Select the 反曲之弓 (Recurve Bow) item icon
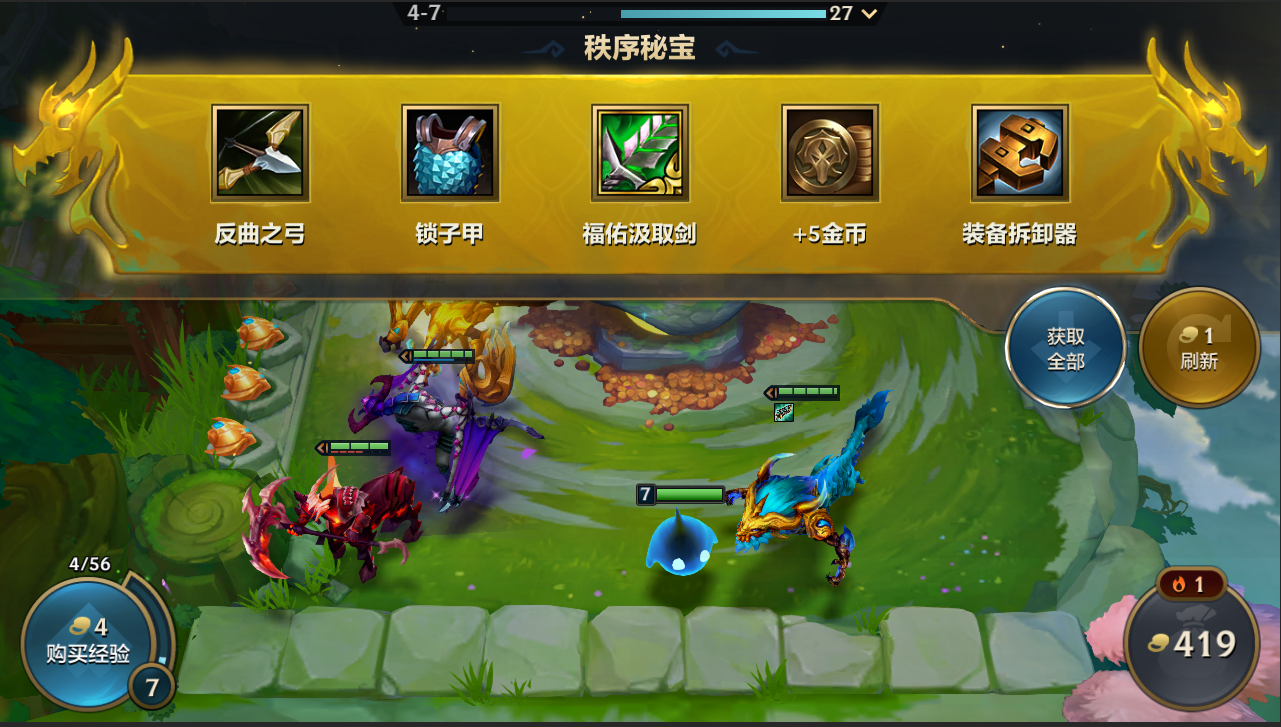Viewport: 1281px width, 727px height. tap(259, 153)
